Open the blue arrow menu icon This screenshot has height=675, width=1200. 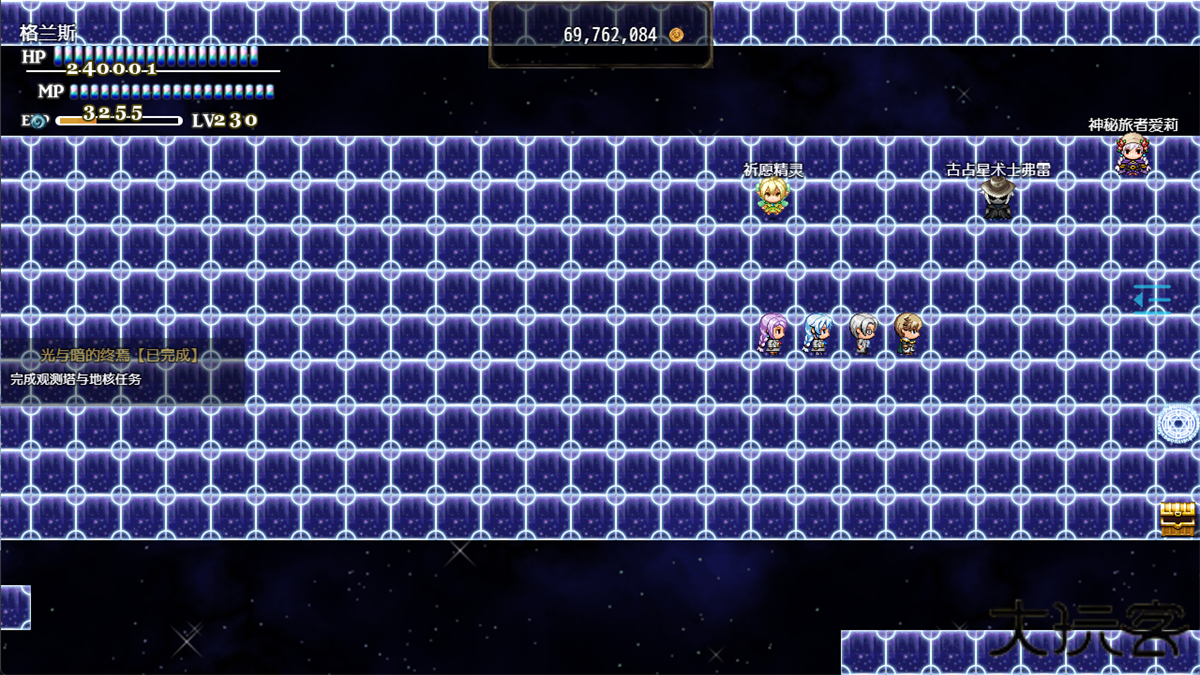(x=1151, y=299)
